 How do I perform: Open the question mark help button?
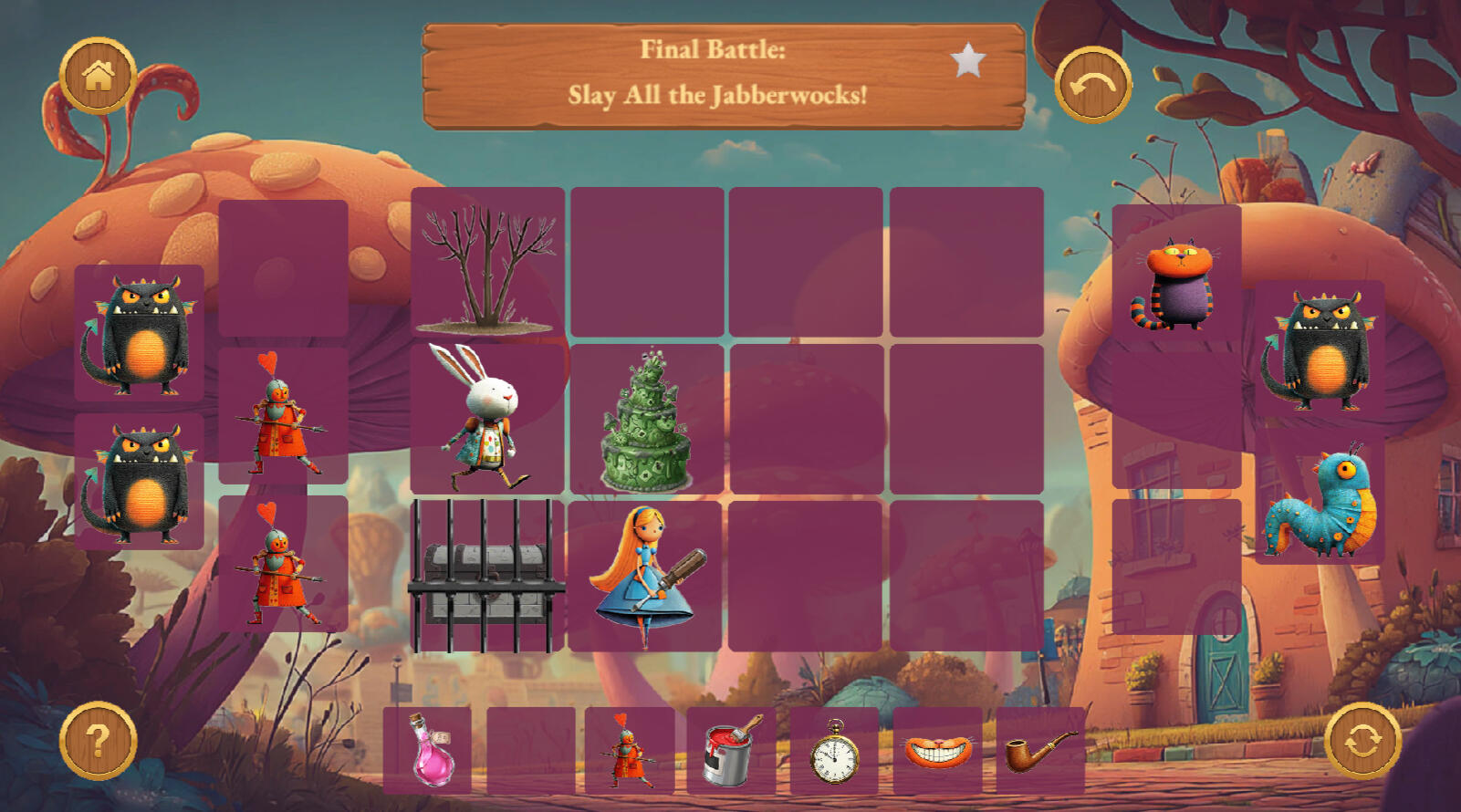(x=98, y=740)
